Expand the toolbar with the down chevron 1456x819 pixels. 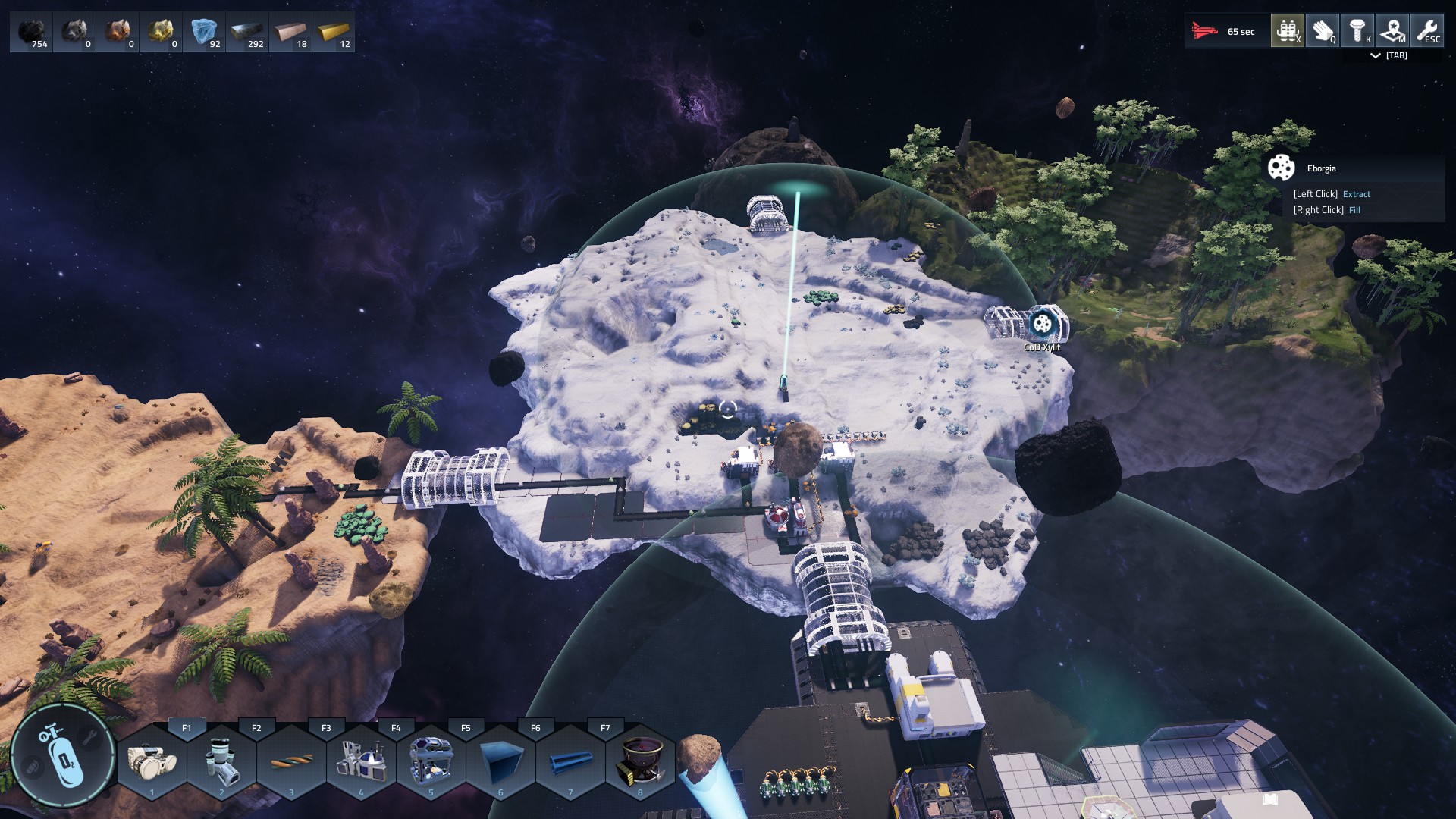[1376, 55]
